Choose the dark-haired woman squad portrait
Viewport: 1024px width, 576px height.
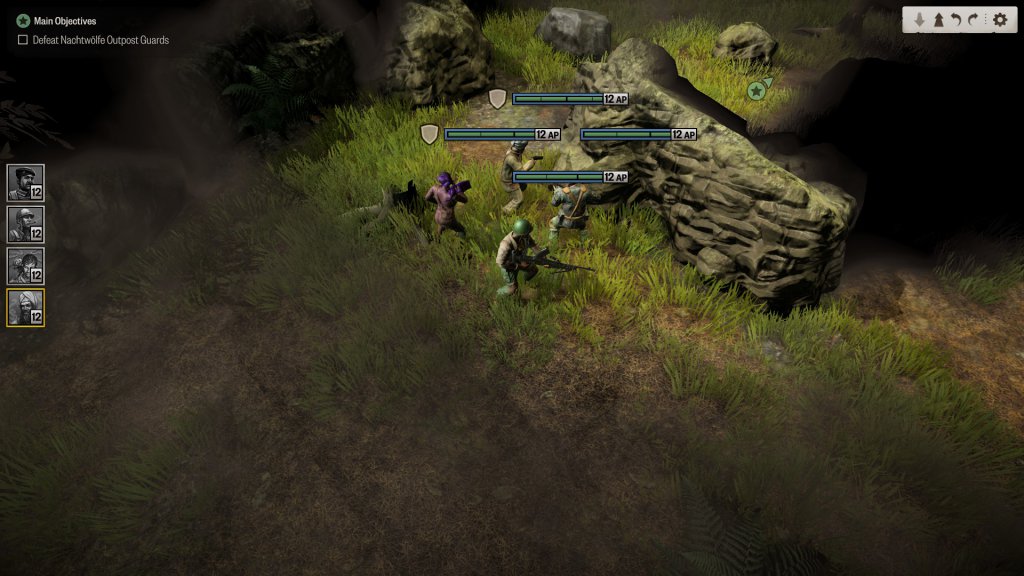pyautogui.click(x=25, y=266)
